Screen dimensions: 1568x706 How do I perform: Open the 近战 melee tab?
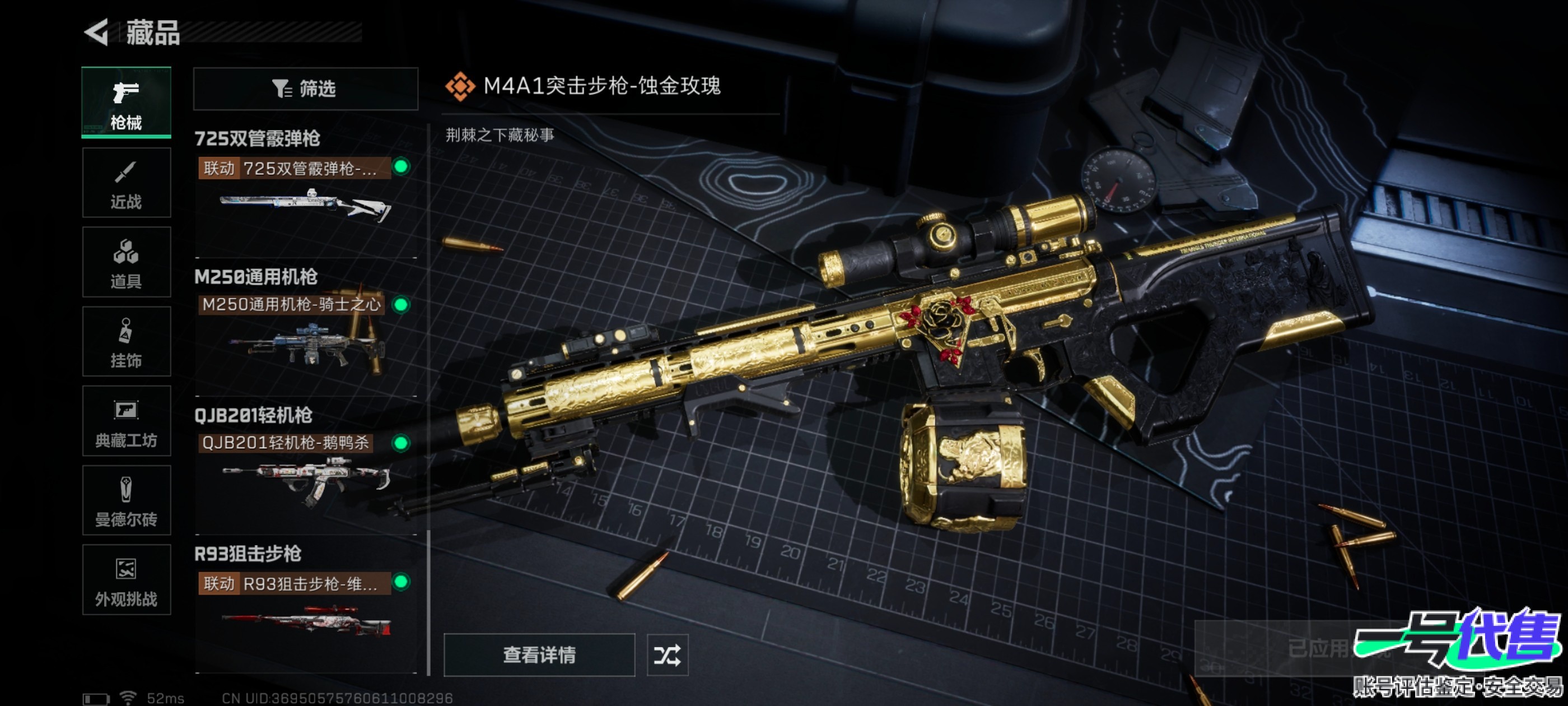(x=126, y=183)
